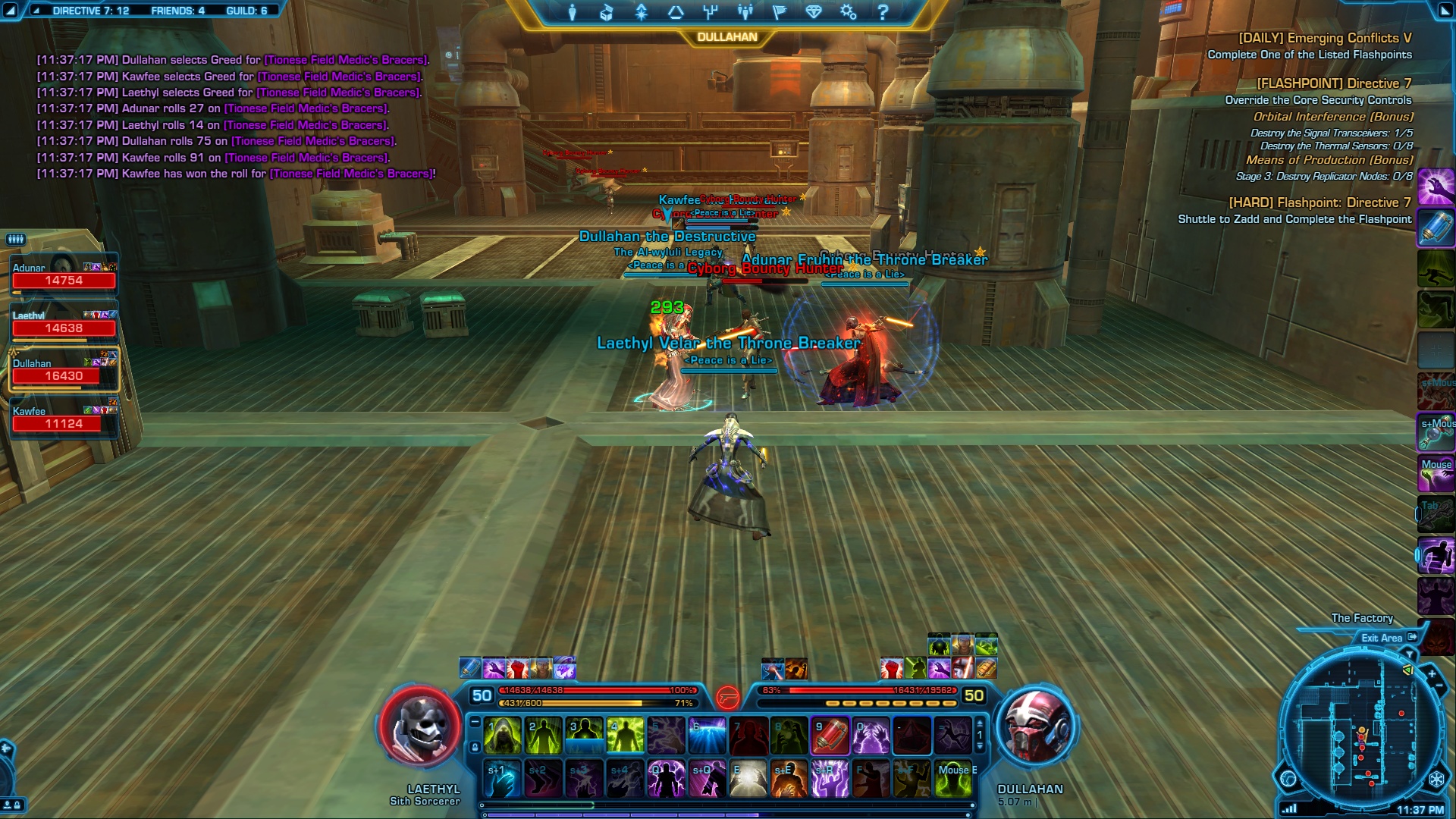This screenshot has width=1456, height=819.
Task: Toggle the quickbar lock icon
Action: click(475, 748)
